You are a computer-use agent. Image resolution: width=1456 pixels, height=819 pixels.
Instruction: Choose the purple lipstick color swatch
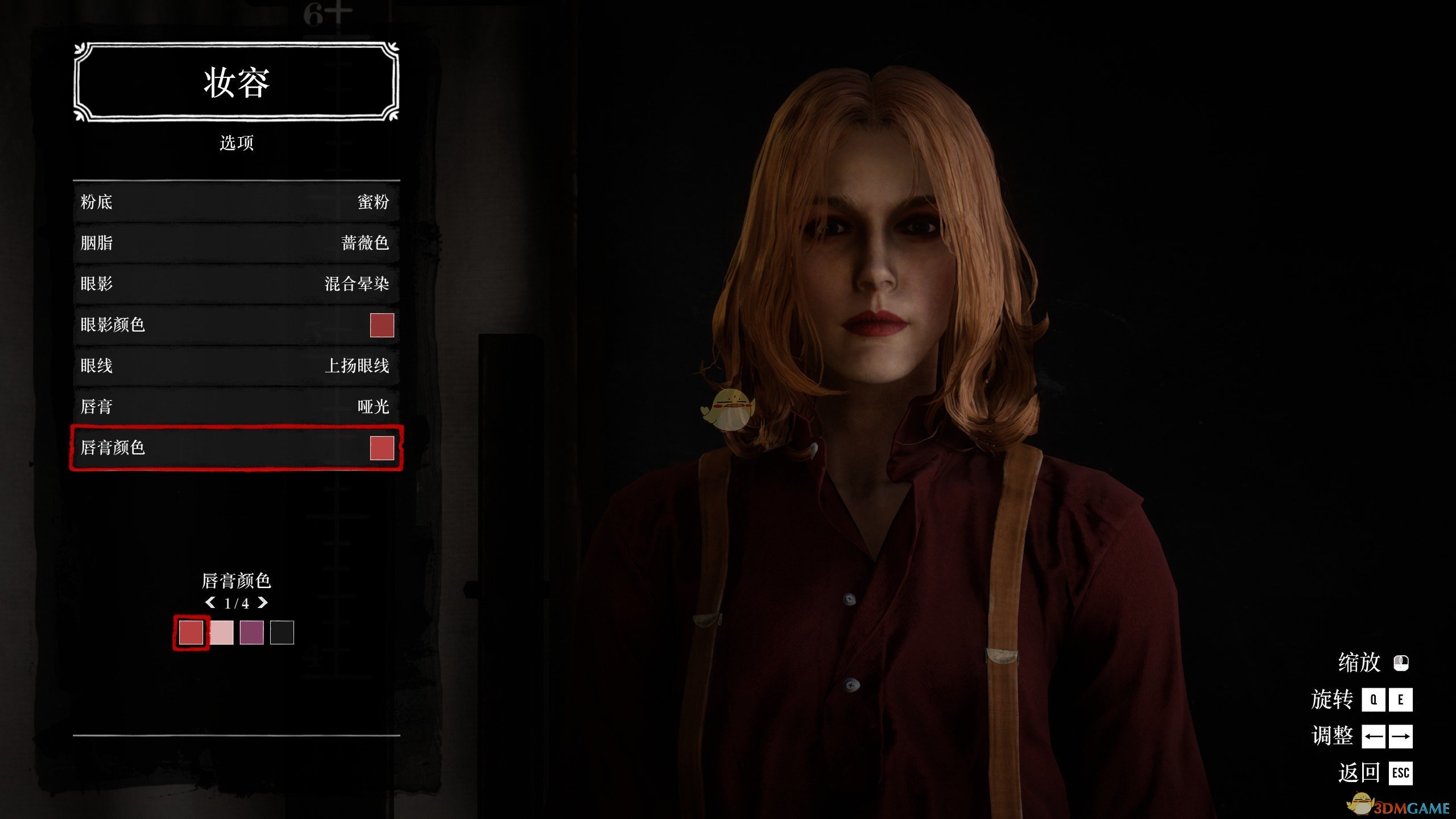pos(251,632)
